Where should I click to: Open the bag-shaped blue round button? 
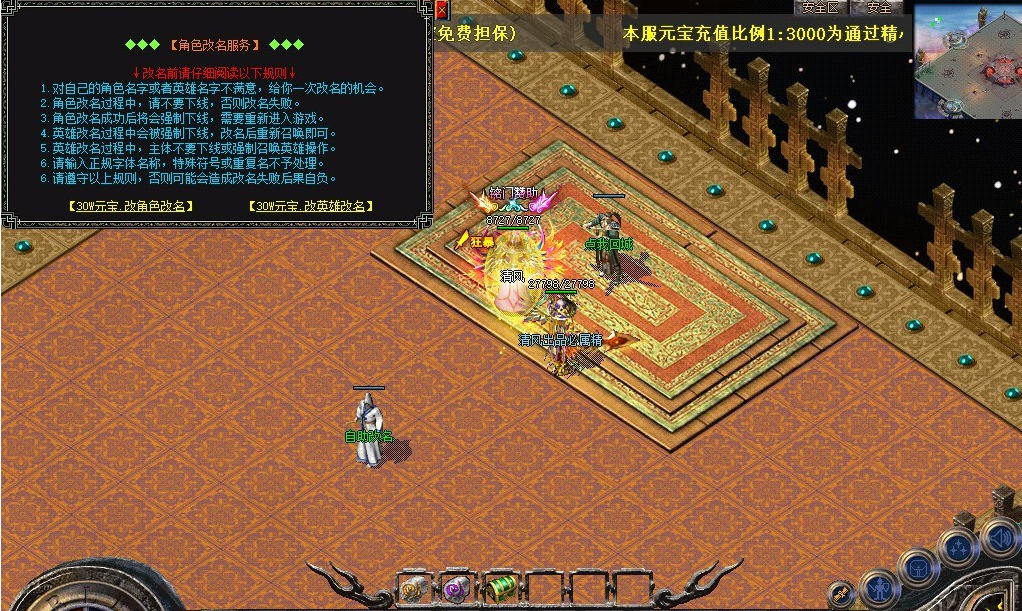tap(918, 568)
